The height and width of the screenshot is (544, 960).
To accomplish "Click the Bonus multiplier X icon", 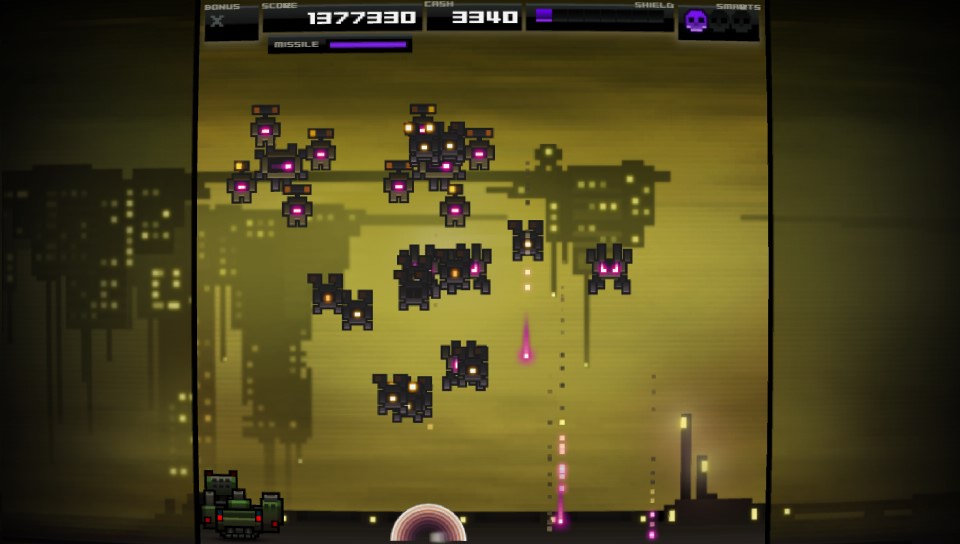I will [217, 21].
